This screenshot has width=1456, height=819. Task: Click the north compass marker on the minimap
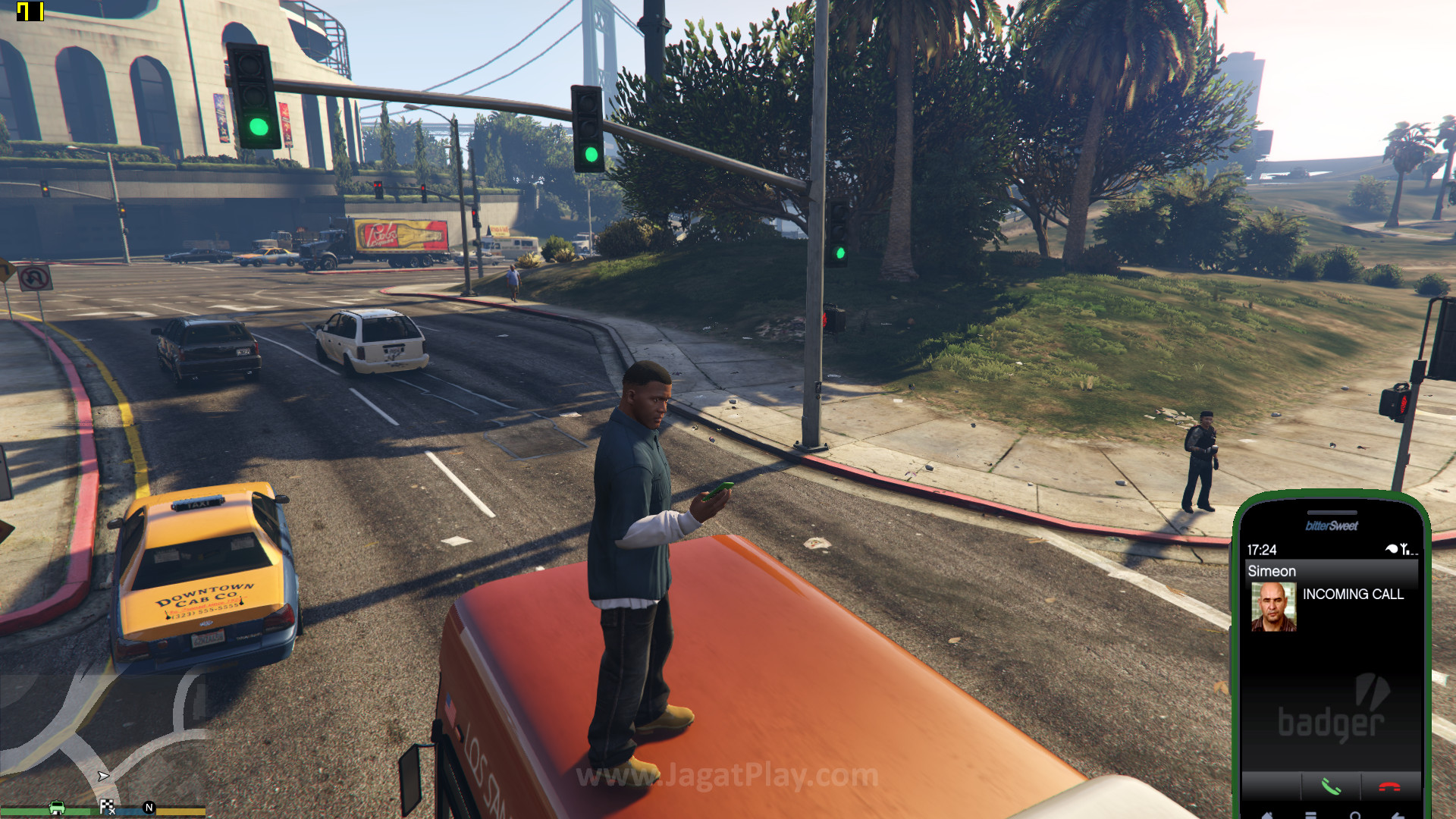click(x=149, y=808)
